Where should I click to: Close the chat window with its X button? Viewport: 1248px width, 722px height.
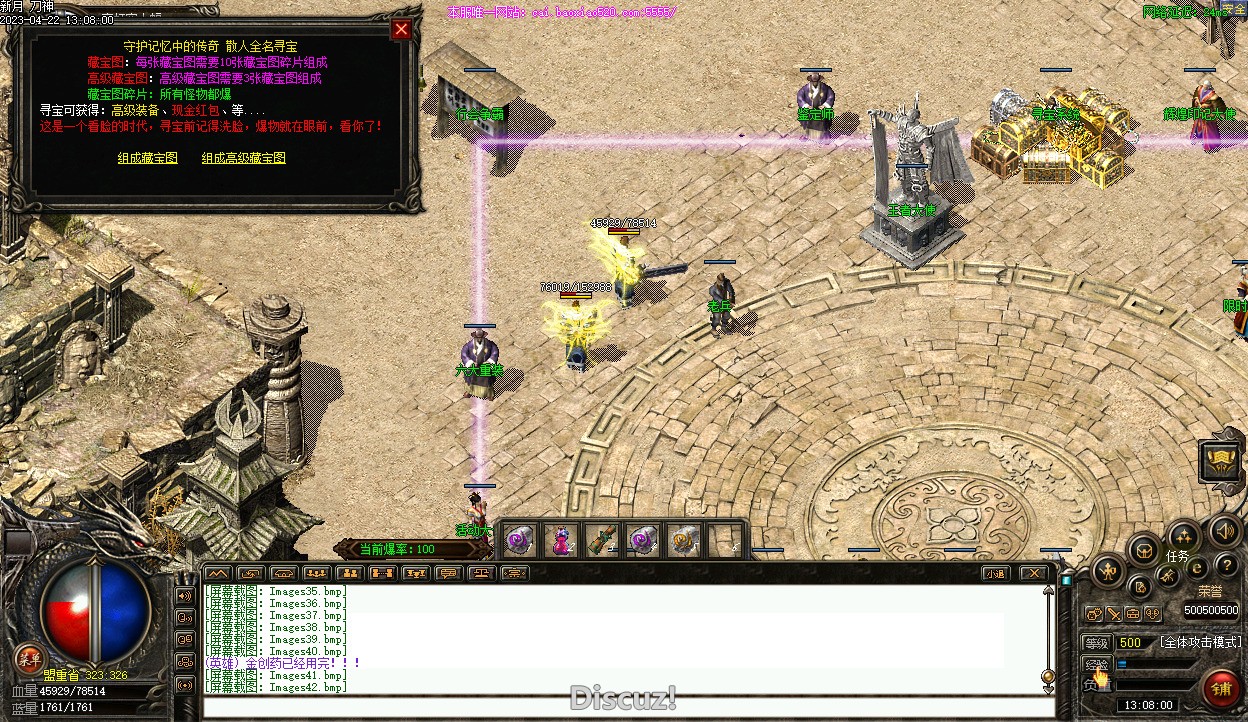click(x=1035, y=574)
